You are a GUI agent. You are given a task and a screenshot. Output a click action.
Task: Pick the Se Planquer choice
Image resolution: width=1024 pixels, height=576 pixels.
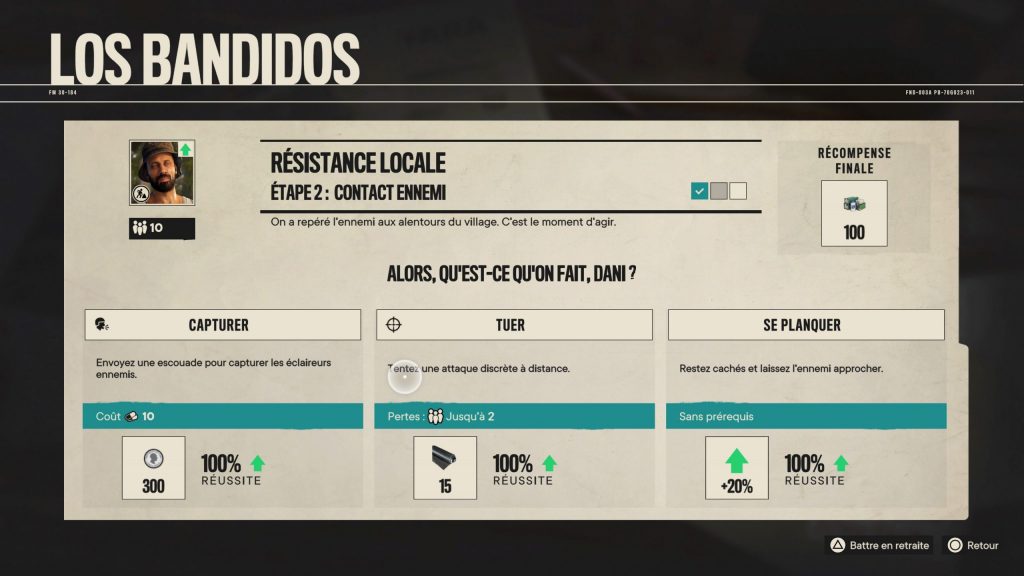tap(806, 325)
